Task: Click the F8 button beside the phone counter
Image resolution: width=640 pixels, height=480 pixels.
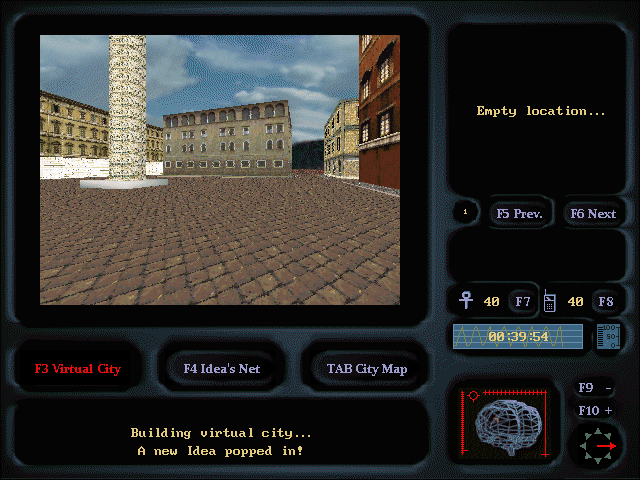Action: (x=606, y=301)
